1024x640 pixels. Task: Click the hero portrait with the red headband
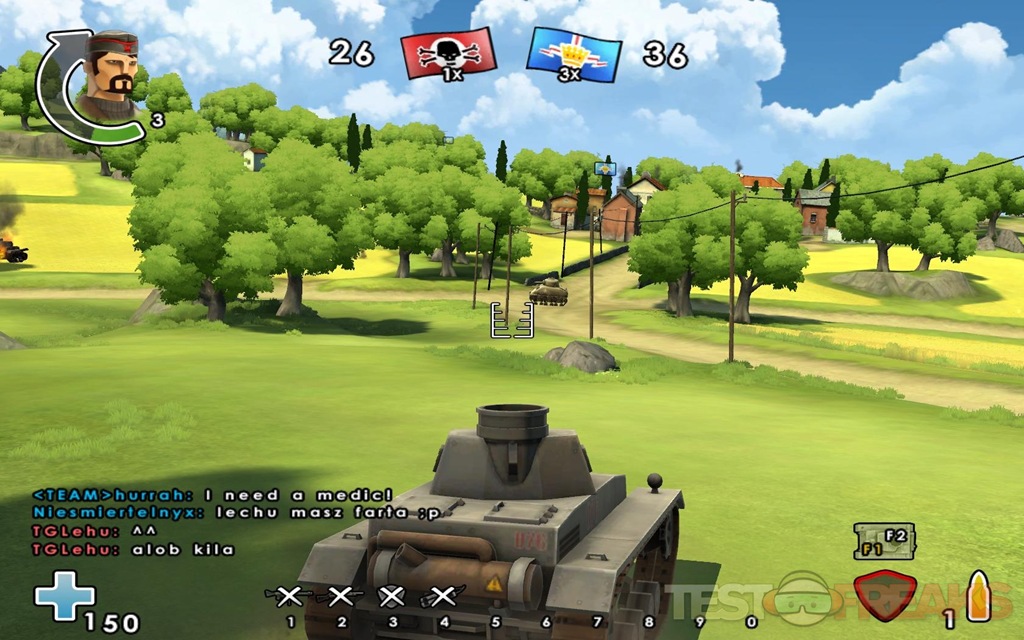pyautogui.click(x=106, y=73)
